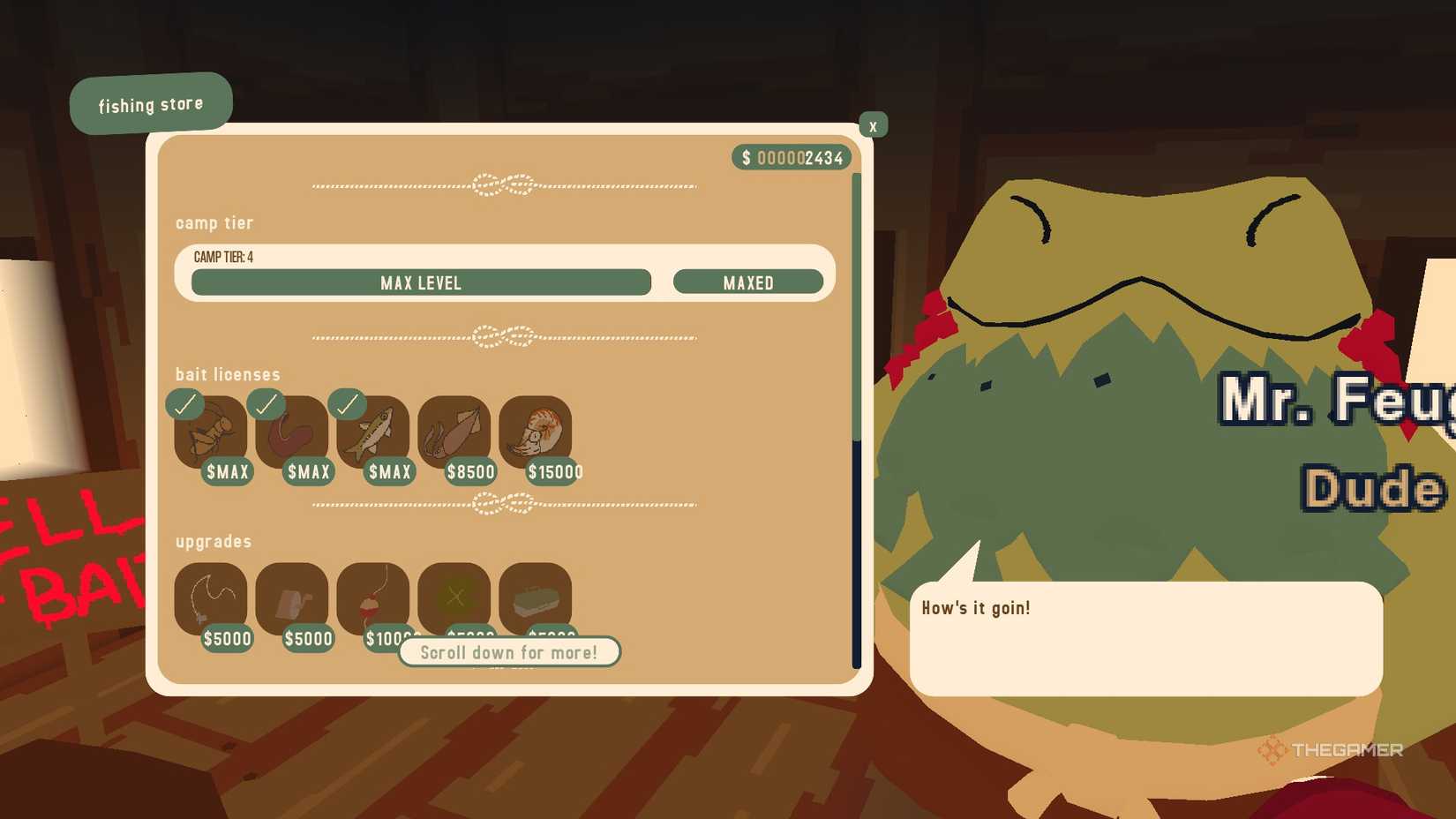1456x819 pixels.
Task: Toggle the checkmark on the minnow bait
Action: point(347,404)
